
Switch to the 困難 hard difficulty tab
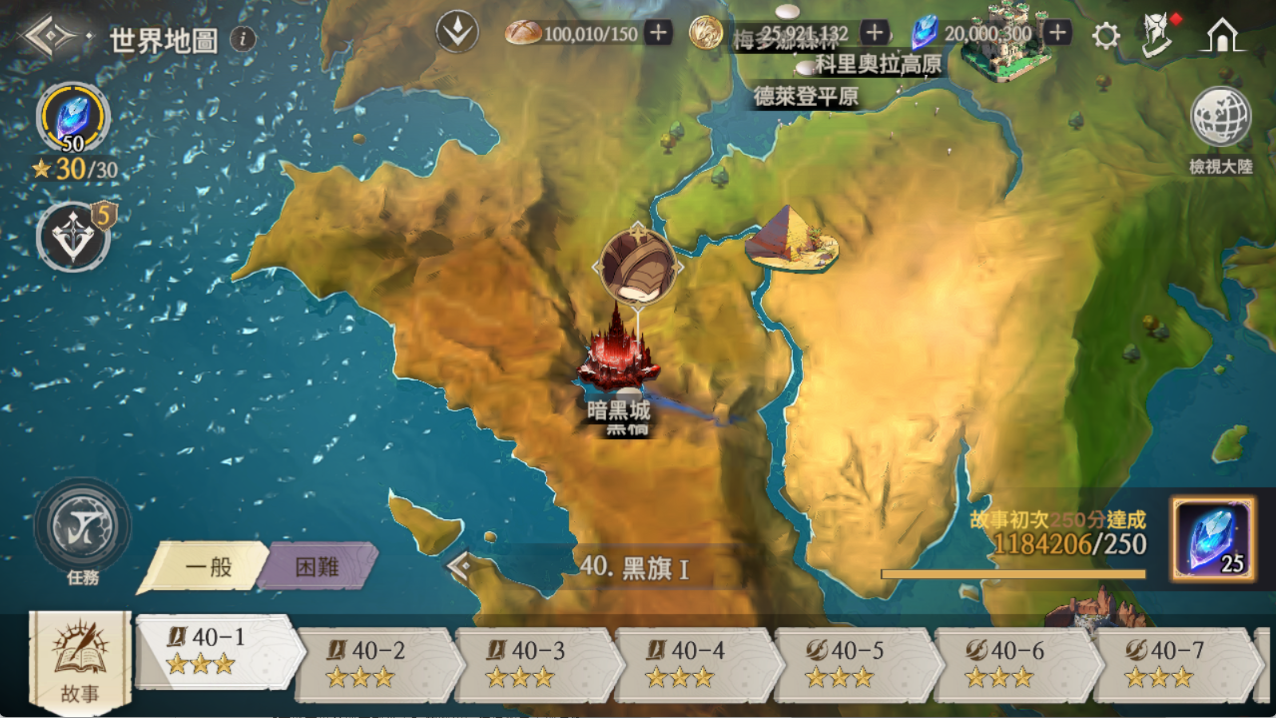click(x=317, y=567)
